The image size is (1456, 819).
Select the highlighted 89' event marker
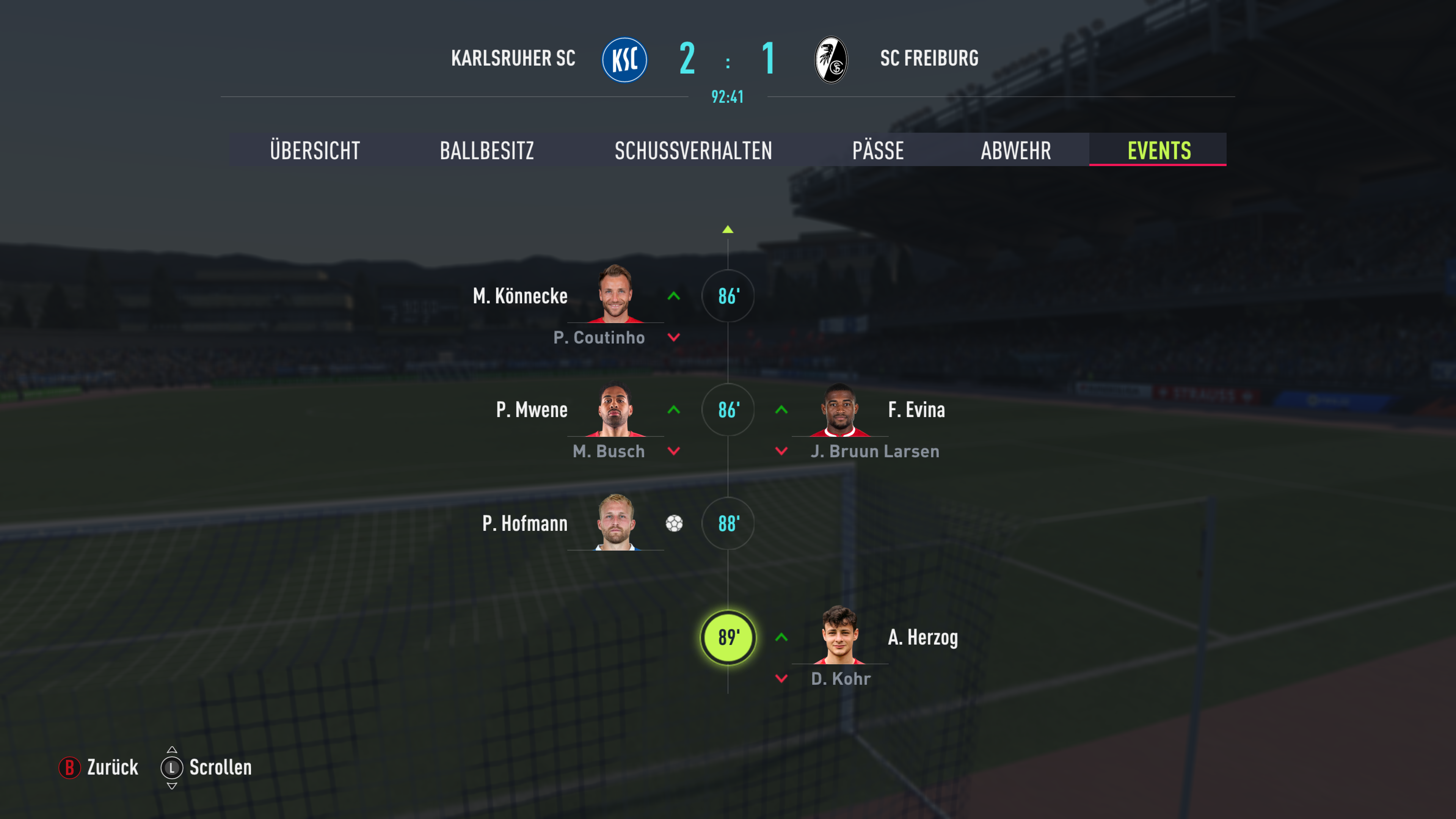728,637
